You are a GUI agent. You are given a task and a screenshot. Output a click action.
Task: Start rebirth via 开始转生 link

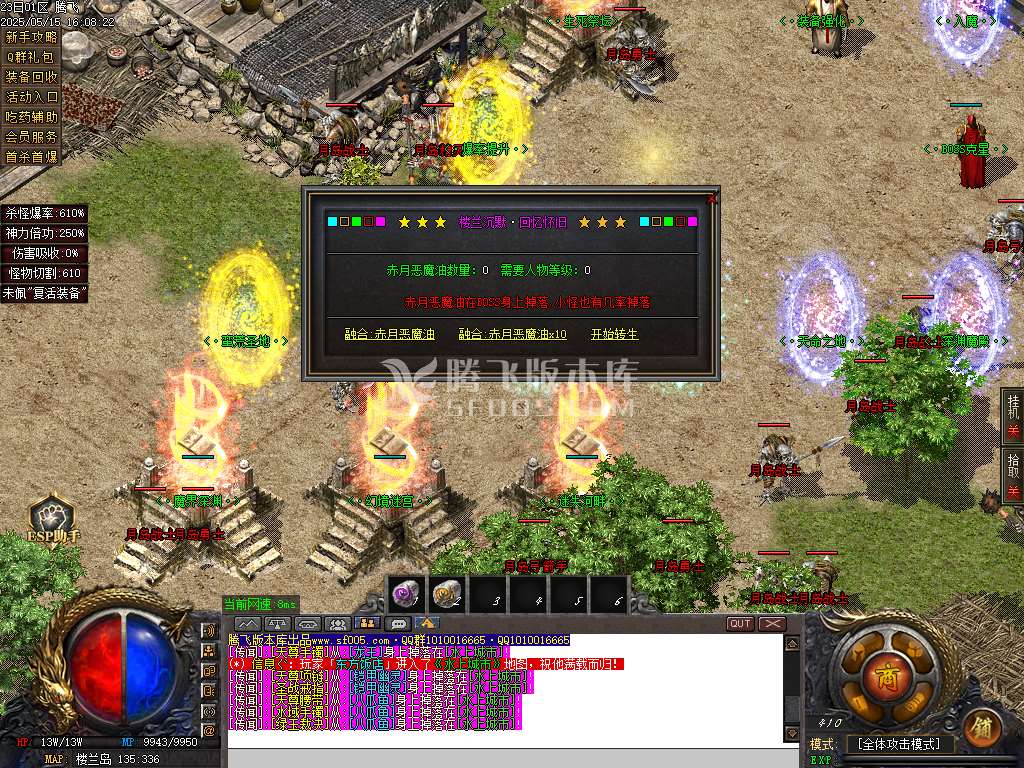tap(614, 334)
